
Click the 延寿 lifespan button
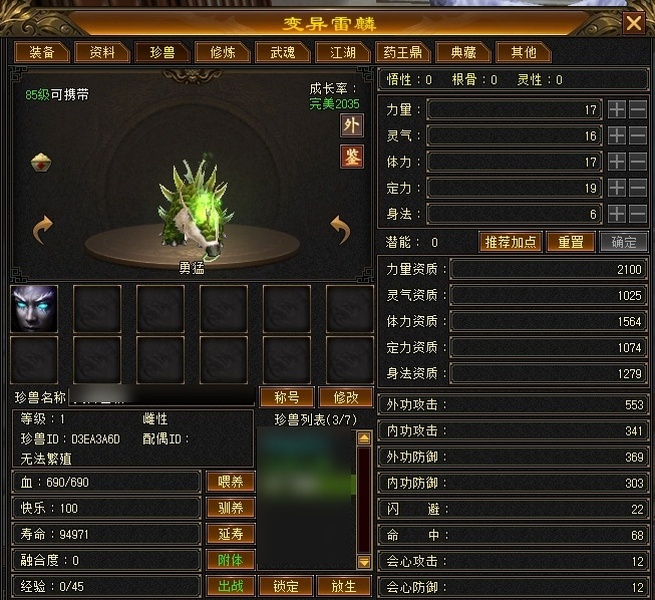click(229, 534)
